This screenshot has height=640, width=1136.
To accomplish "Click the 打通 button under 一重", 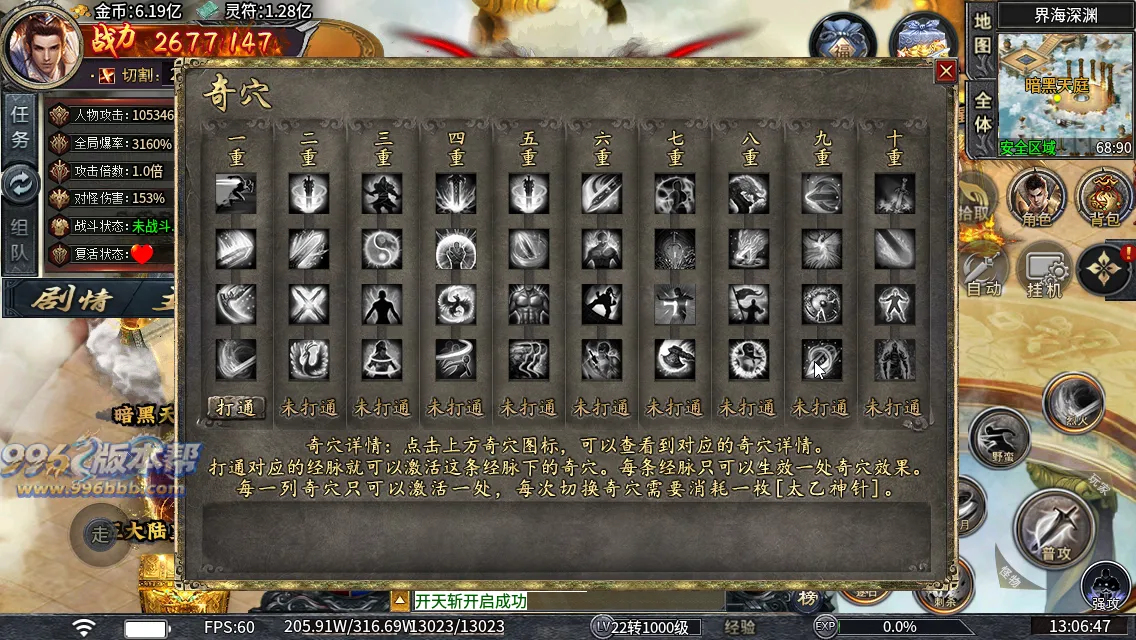I will tap(236, 407).
